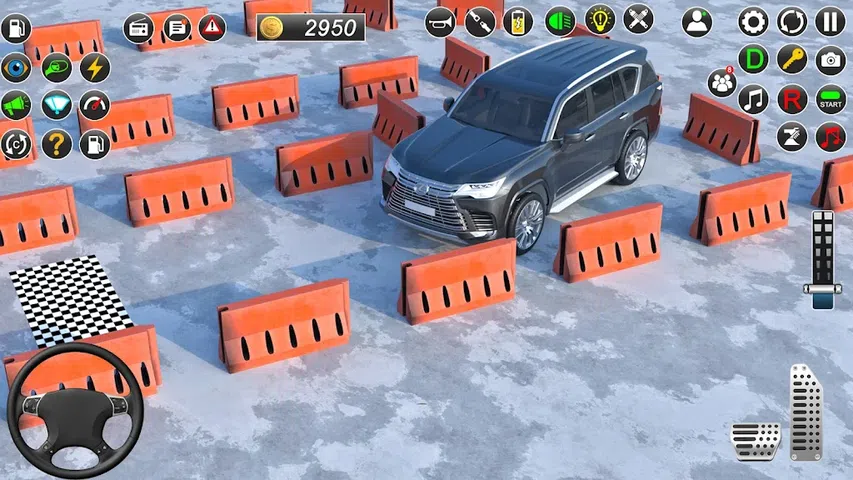The width and height of the screenshot is (853, 480).
Task: Open the gear settings icon
Action: point(753,21)
